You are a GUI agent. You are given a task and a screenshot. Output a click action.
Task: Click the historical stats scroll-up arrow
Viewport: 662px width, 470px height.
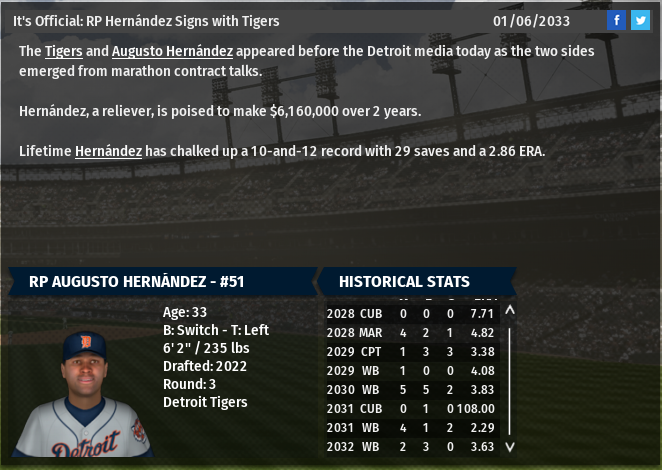[510, 311]
